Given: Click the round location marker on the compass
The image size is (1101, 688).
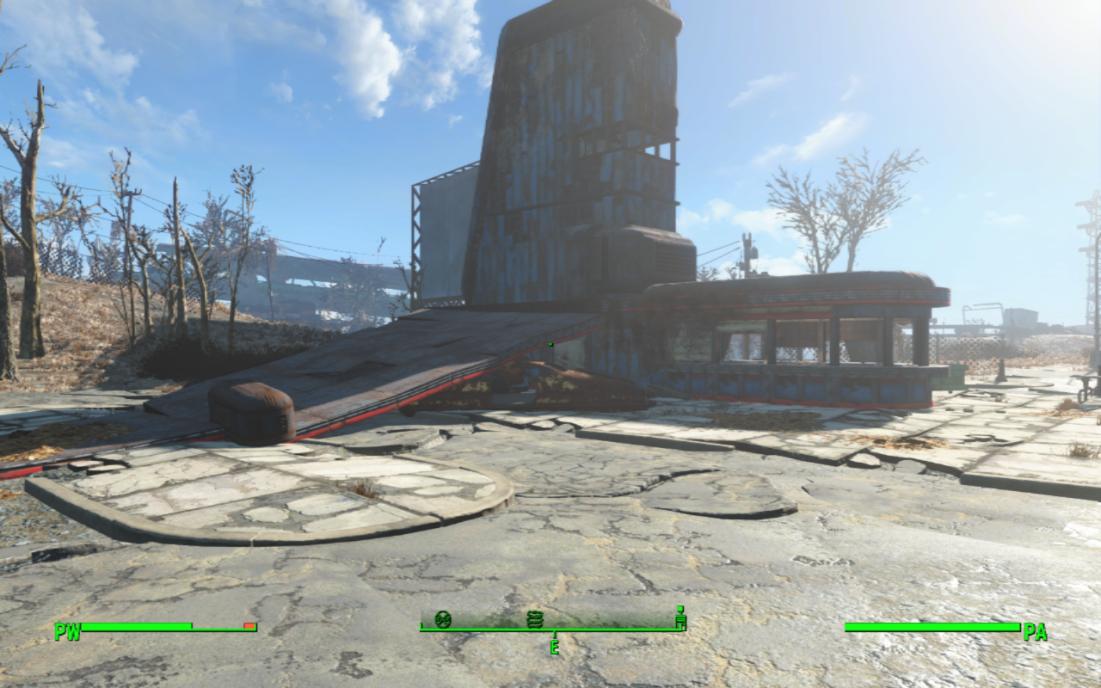Looking at the screenshot, I should click(443, 620).
